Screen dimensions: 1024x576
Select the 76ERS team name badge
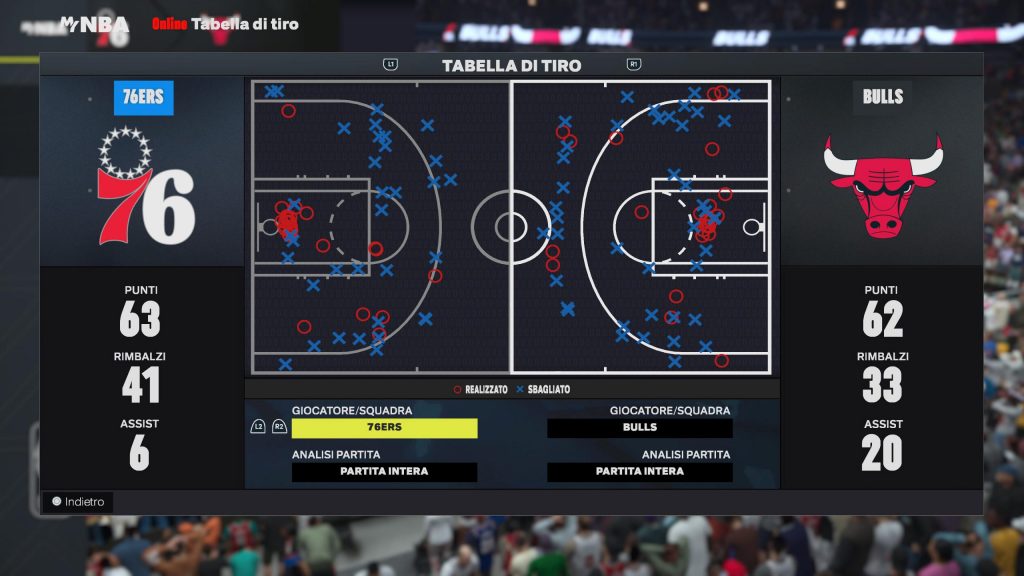tap(144, 98)
